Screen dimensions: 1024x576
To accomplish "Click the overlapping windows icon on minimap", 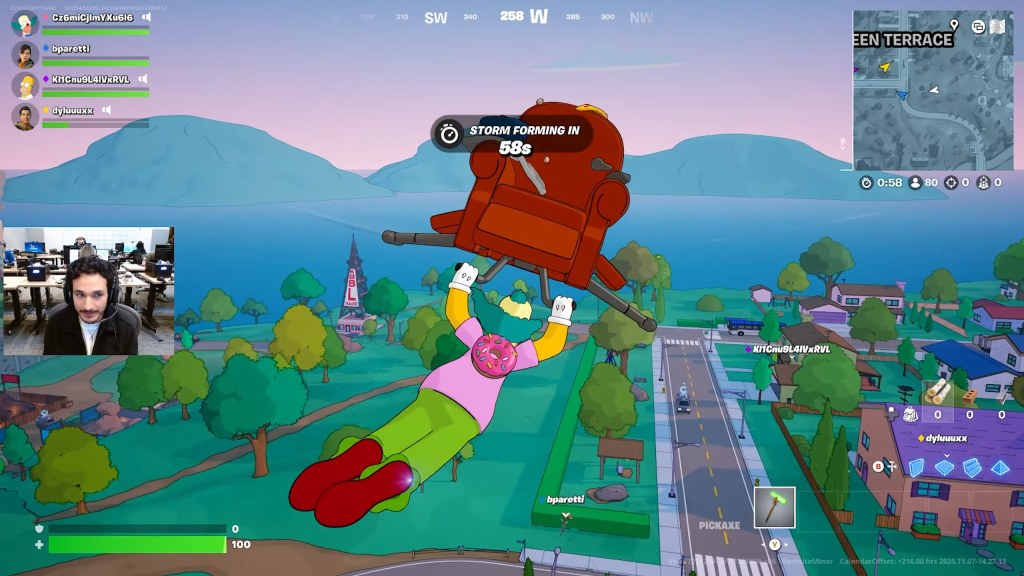I will (x=978, y=26).
